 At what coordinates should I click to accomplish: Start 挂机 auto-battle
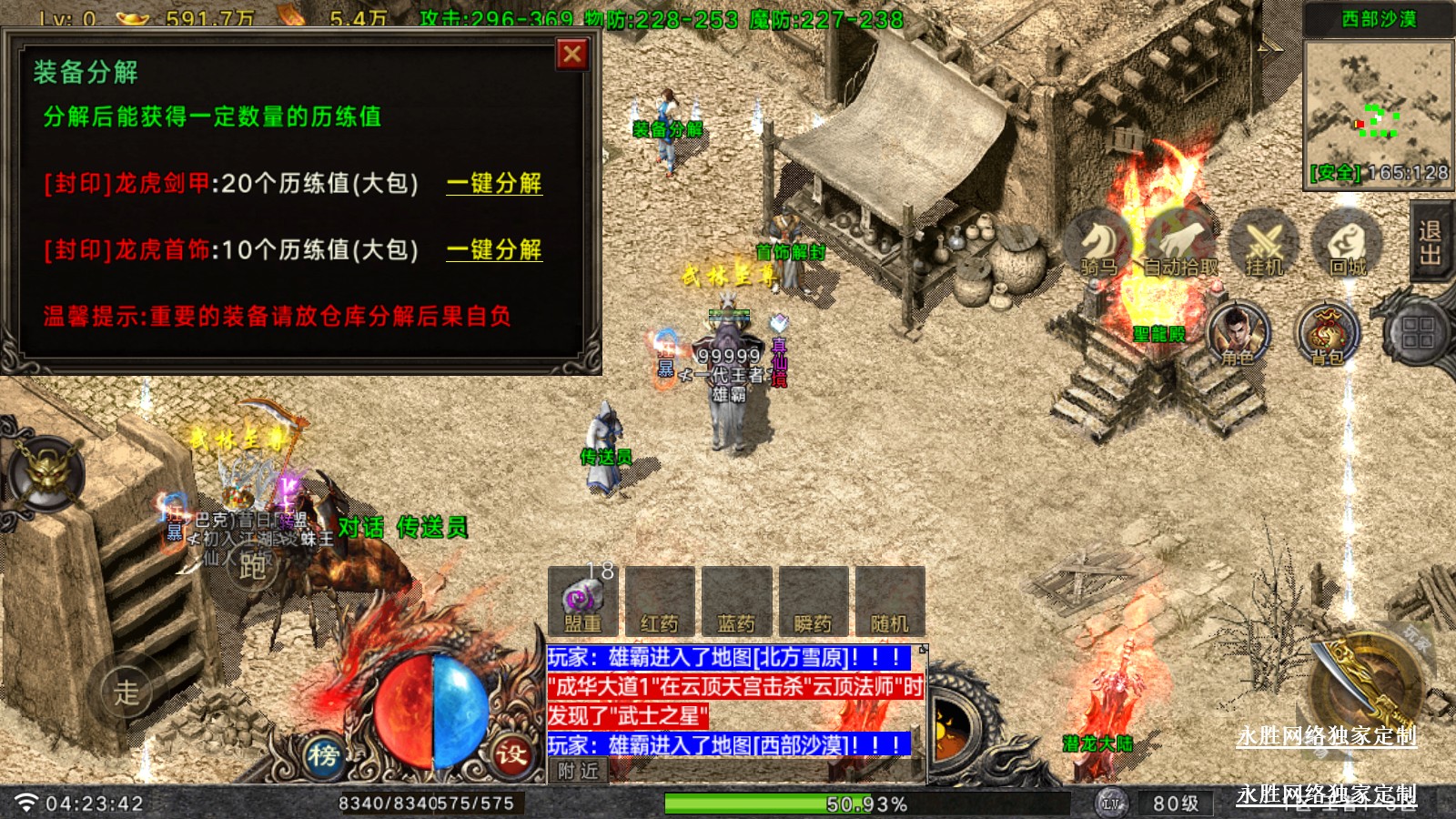[x=1263, y=243]
